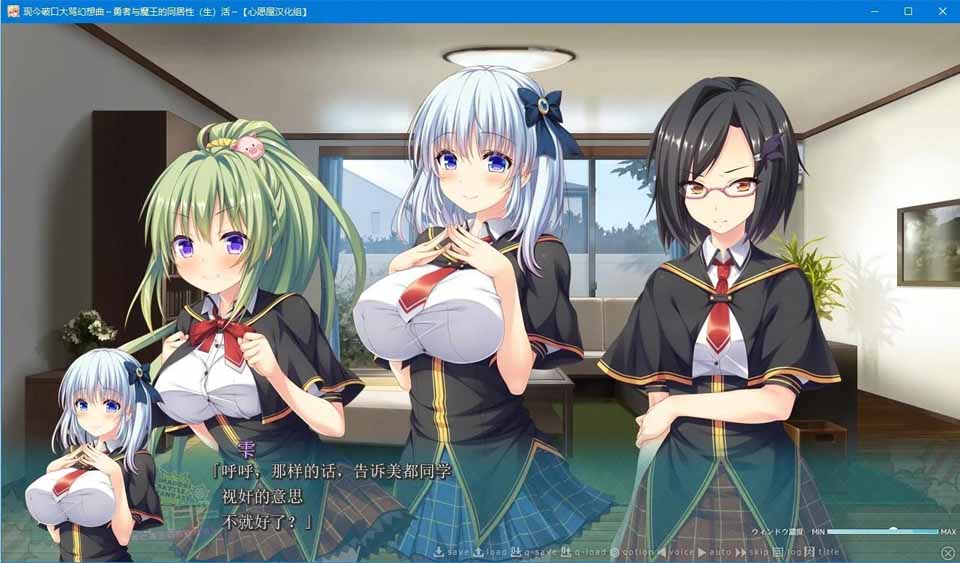Turn on auto mode
The image size is (960, 563).
click(715, 552)
